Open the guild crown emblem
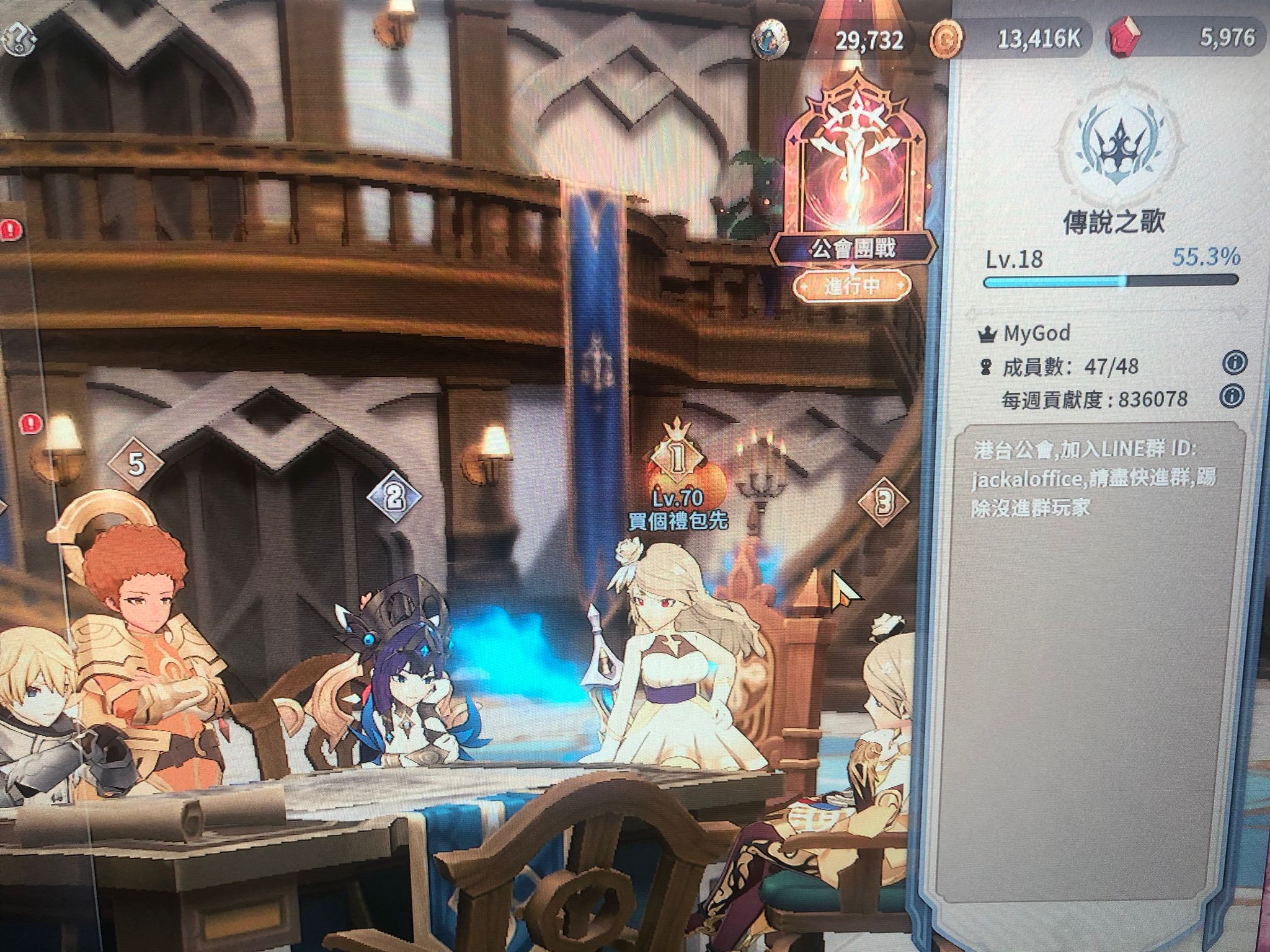 pos(1114,149)
